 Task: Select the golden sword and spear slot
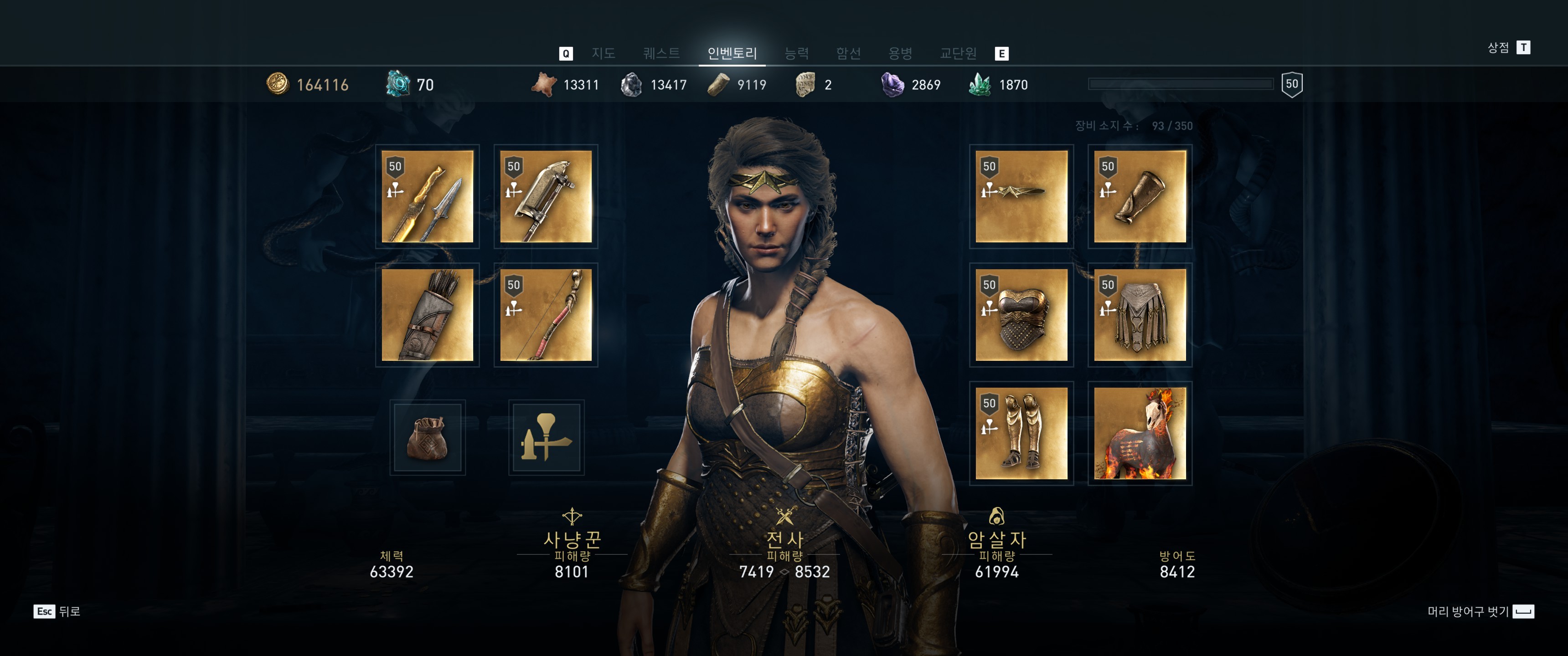pos(427,196)
